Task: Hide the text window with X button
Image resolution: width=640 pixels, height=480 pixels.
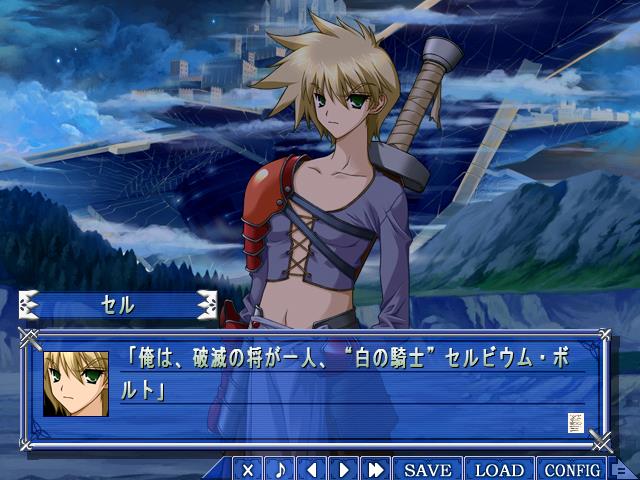Action: coord(248,469)
